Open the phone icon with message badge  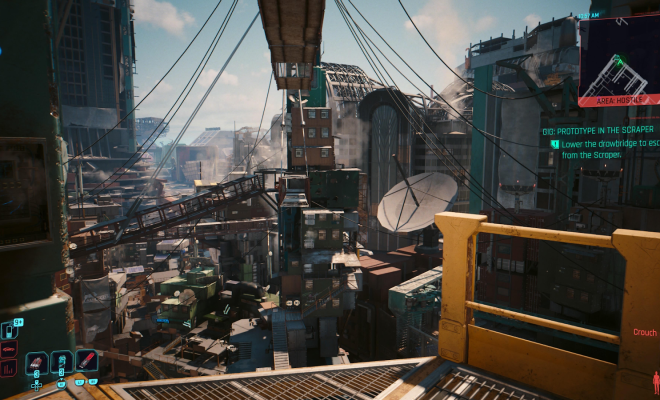point(8,329)
